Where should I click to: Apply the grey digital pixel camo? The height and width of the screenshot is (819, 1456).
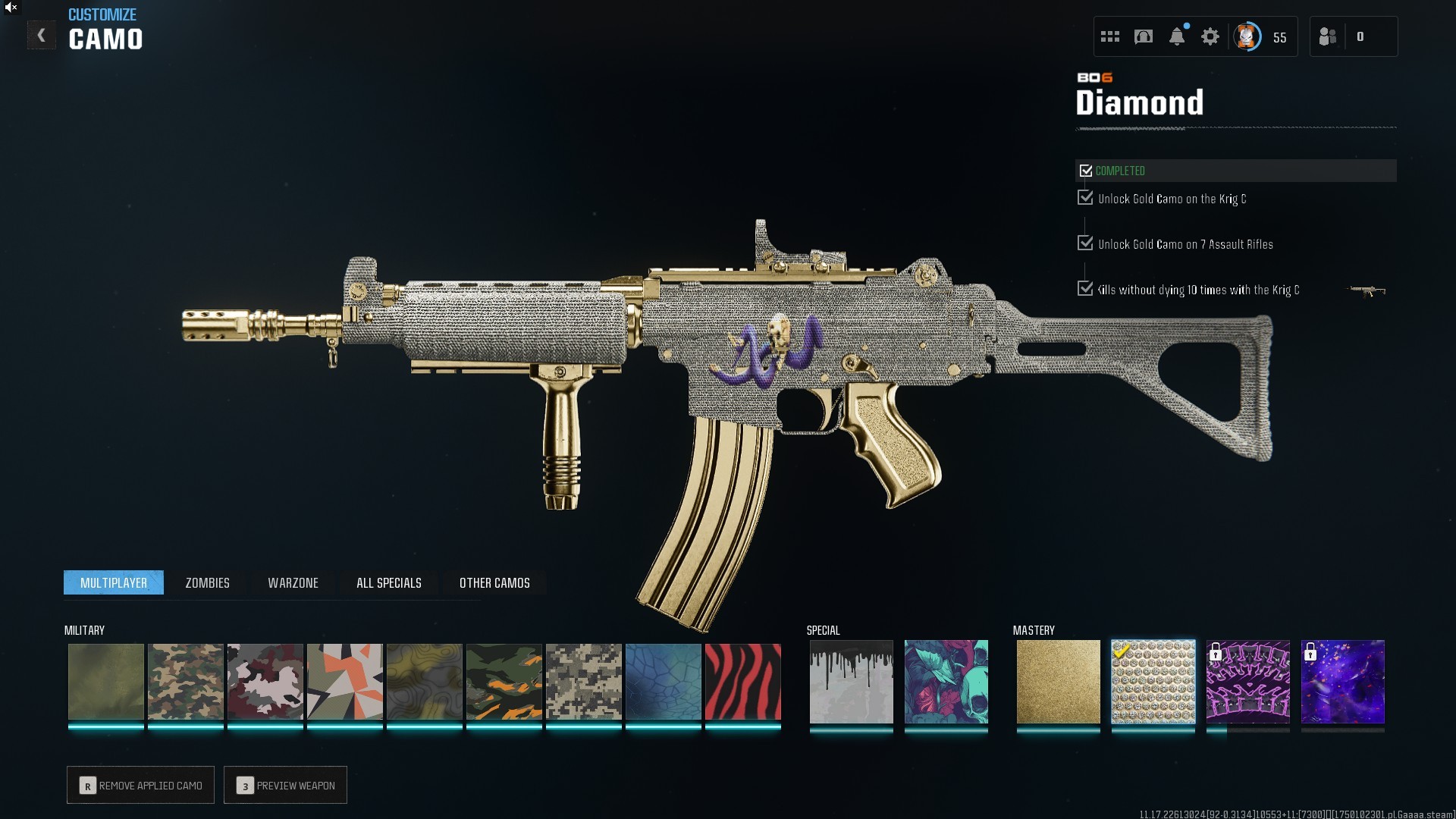[x=583, y=681]
